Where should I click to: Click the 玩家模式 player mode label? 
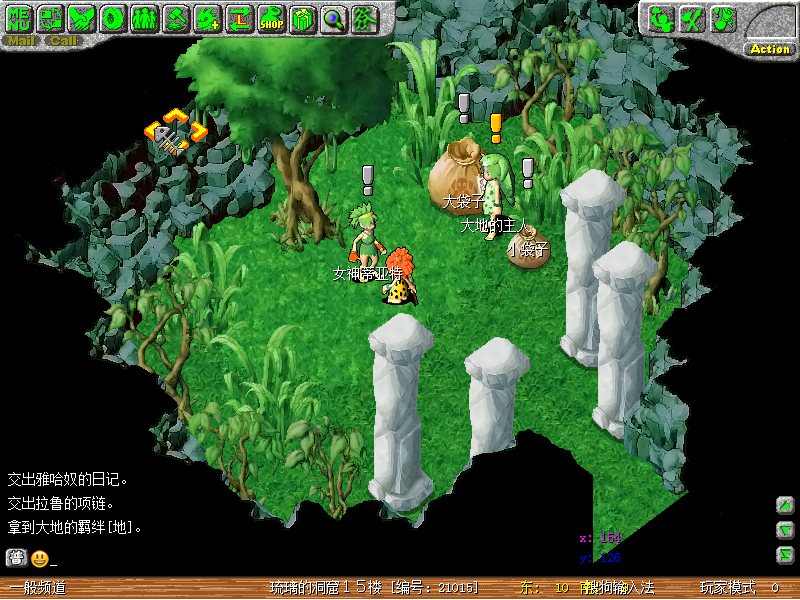pyautogui.click(x=727, y=588)
